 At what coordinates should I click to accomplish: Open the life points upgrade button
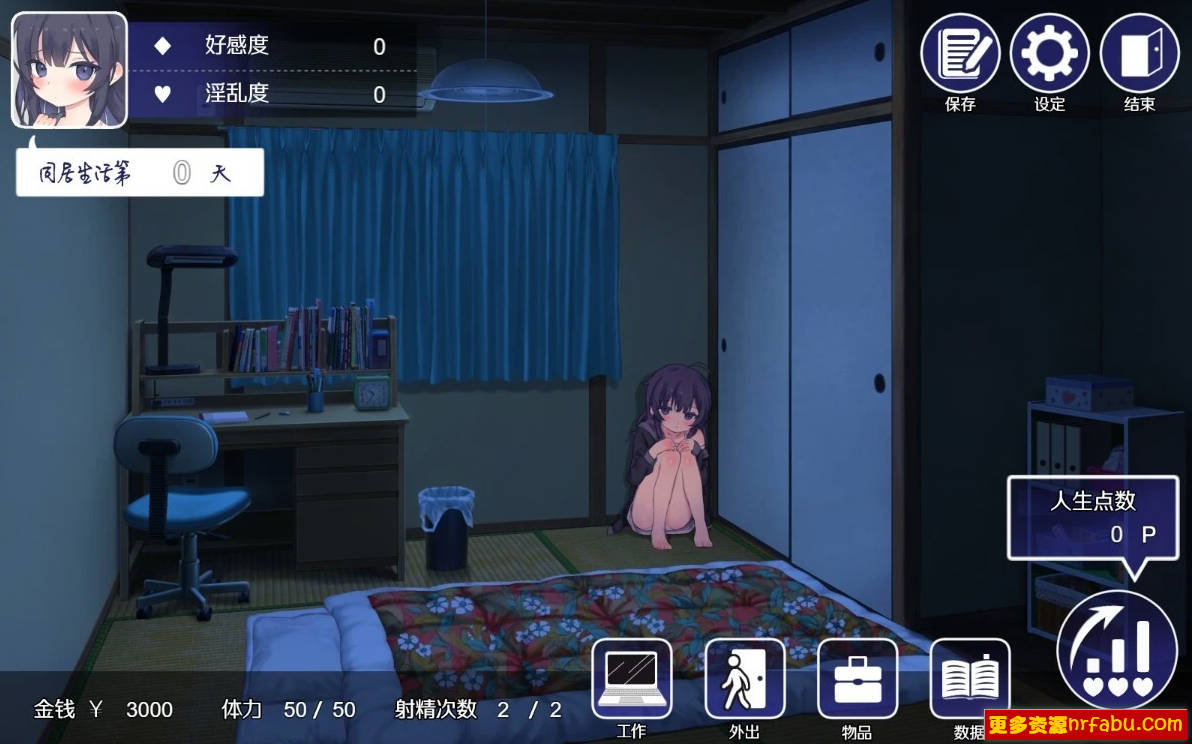pos(1117,650)
